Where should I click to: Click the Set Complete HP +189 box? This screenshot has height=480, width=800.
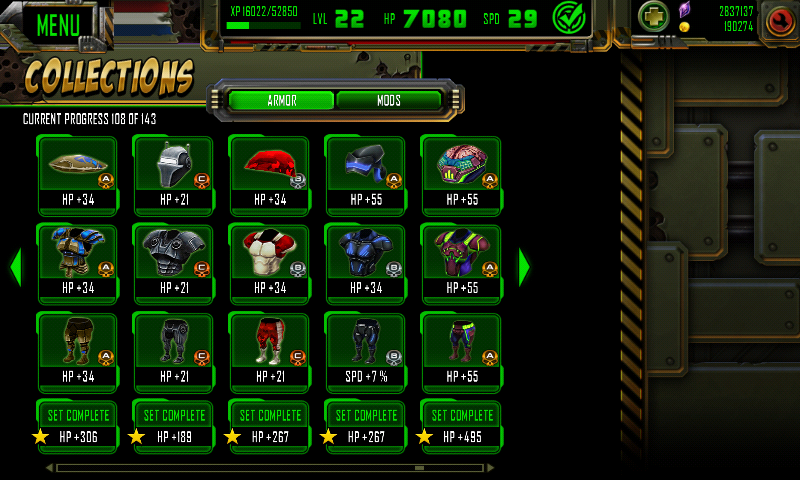point(173,425)
